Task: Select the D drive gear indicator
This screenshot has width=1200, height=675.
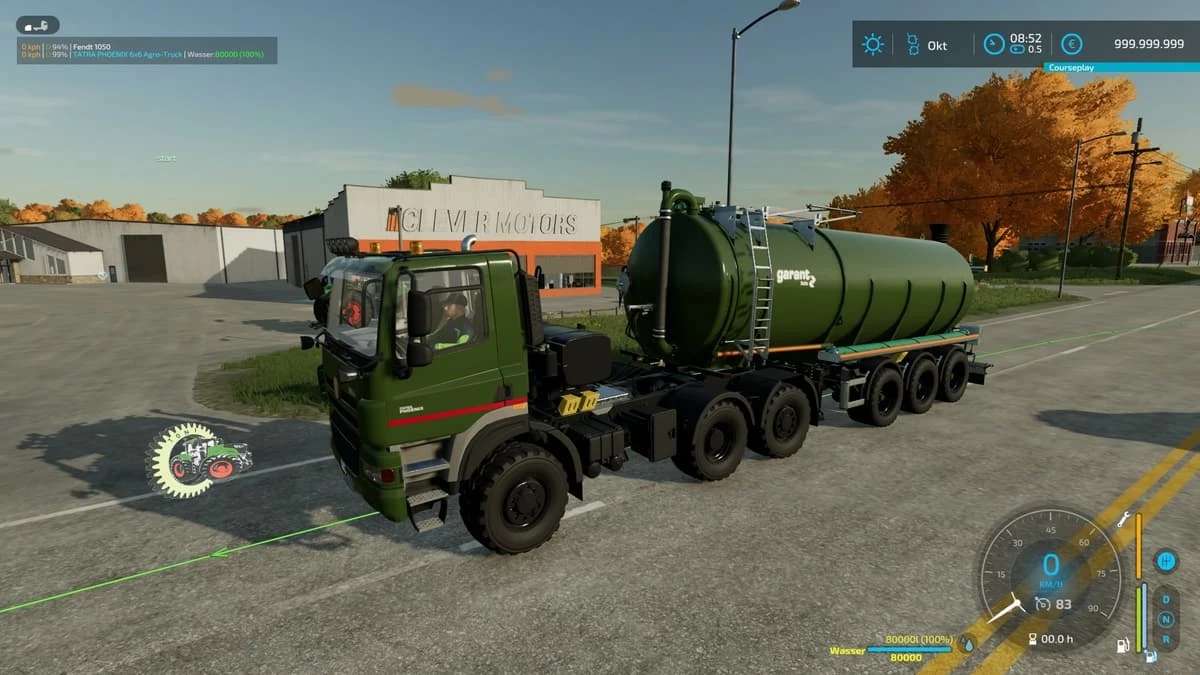Action: point(1165,600)
